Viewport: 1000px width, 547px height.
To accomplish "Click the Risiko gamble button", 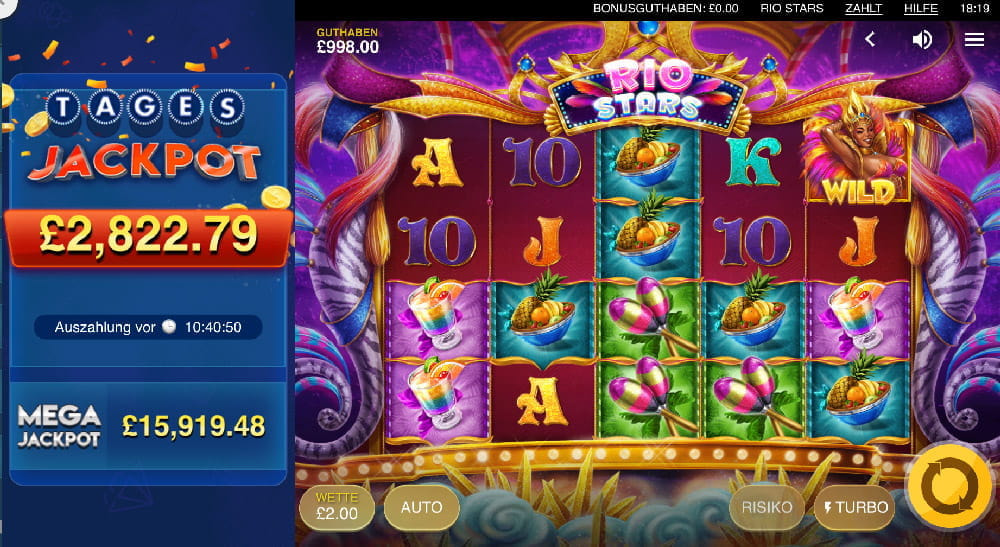I will coord(767,507).
